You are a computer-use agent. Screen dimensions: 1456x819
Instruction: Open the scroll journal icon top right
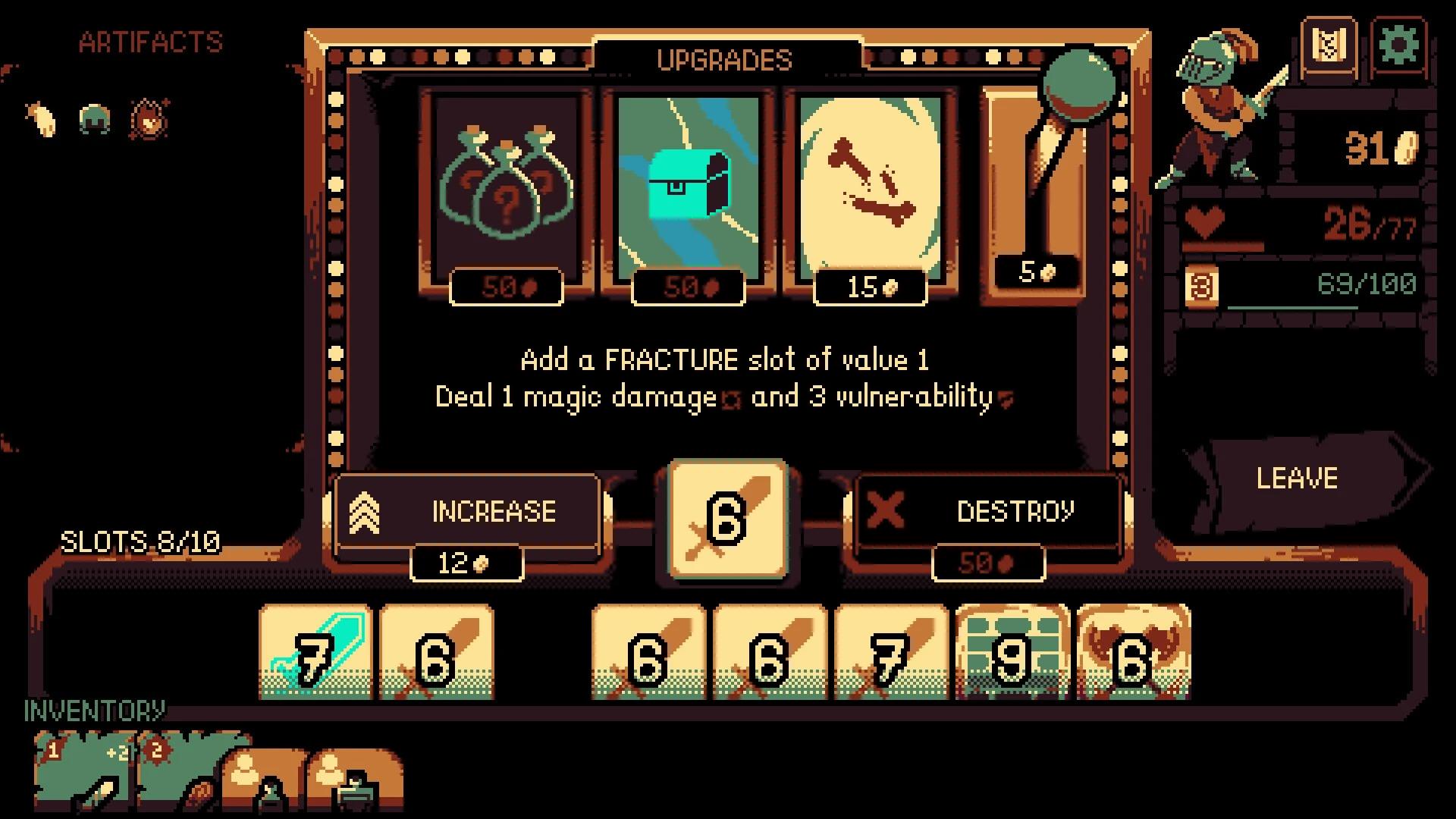tap(1329, 45)
